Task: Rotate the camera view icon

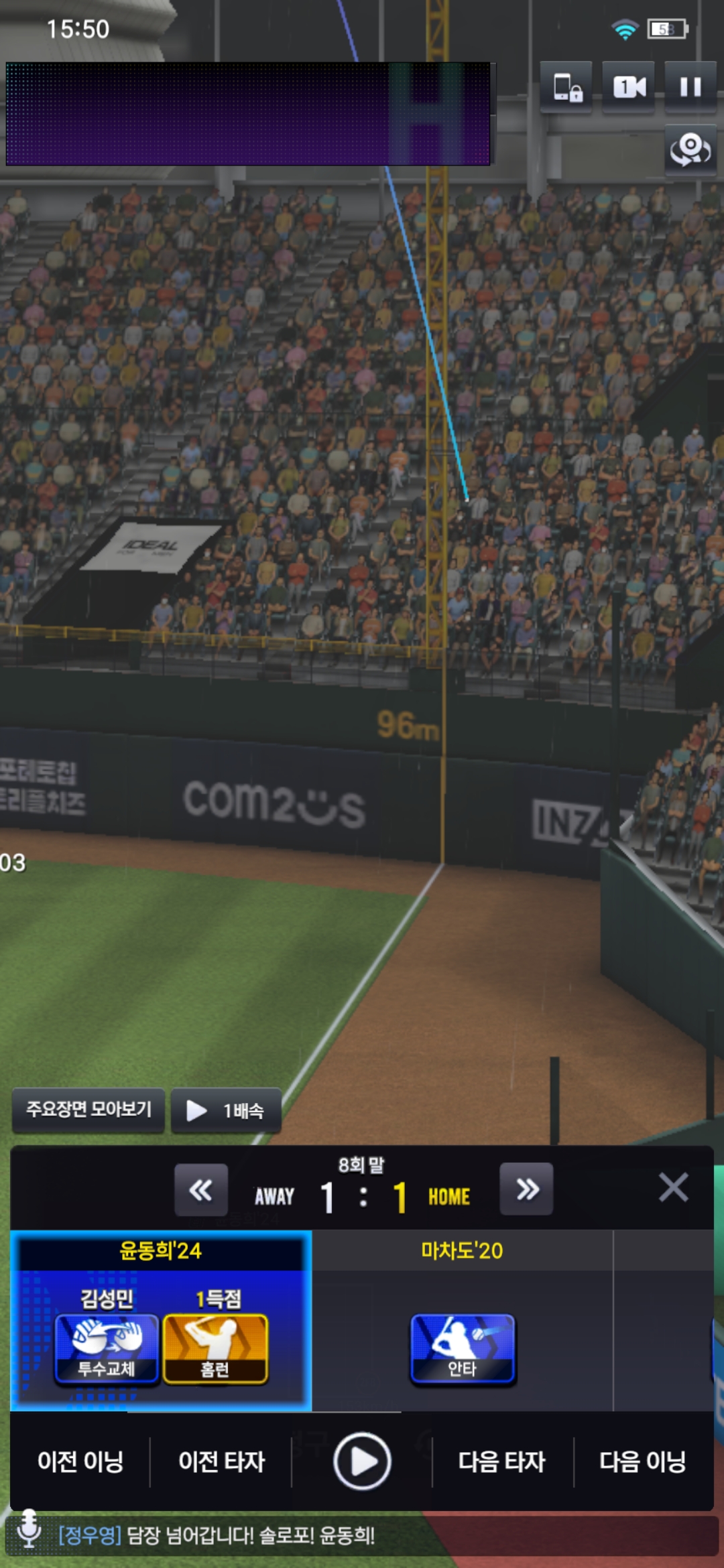Action: click(x=690, y=149)
